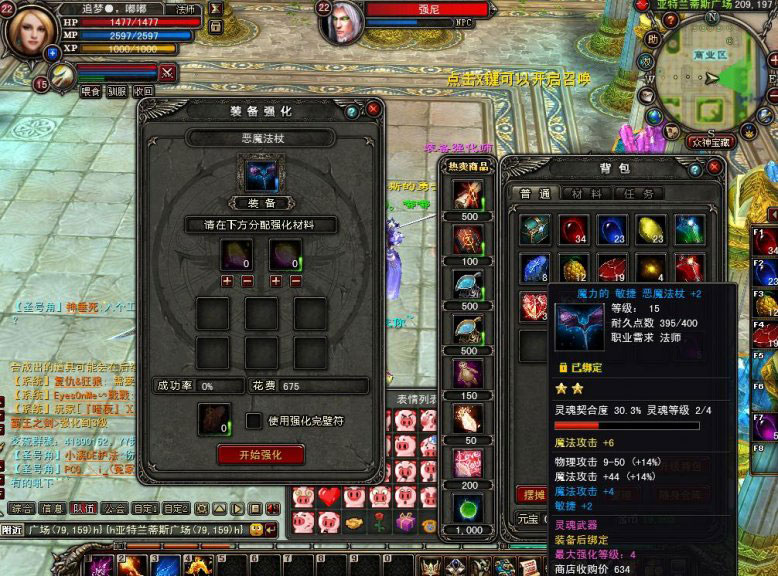Switch chat to the 公会 guild tab
The height and width of the screenshot is (576, 778).
(x=115, y=508)
